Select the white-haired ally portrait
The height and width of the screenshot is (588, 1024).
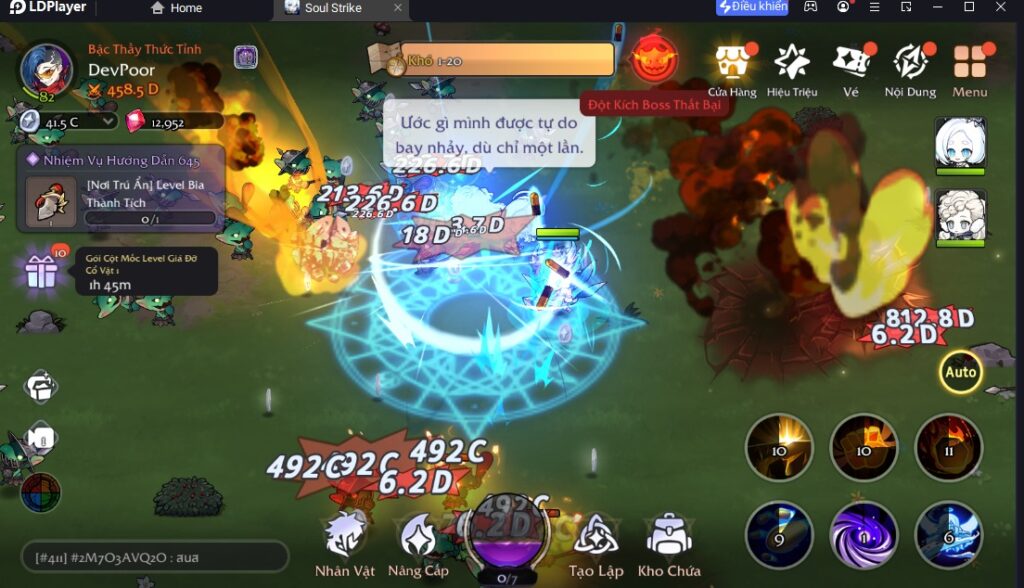(960, 143)
